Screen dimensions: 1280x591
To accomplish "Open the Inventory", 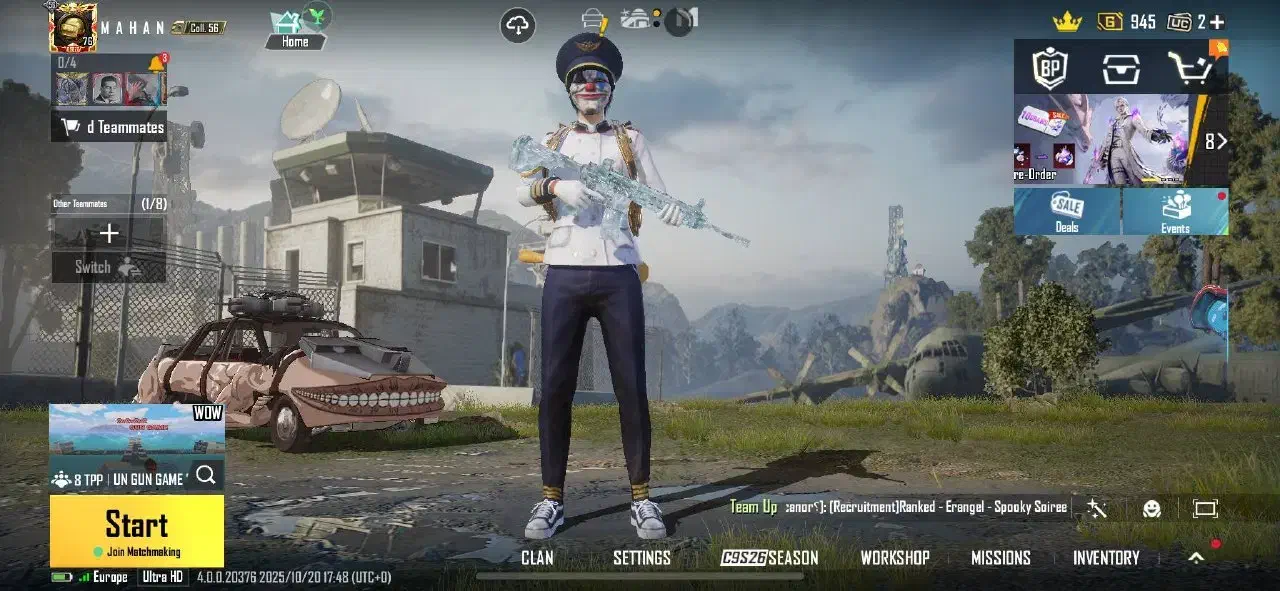I will tap(1106, 558).
